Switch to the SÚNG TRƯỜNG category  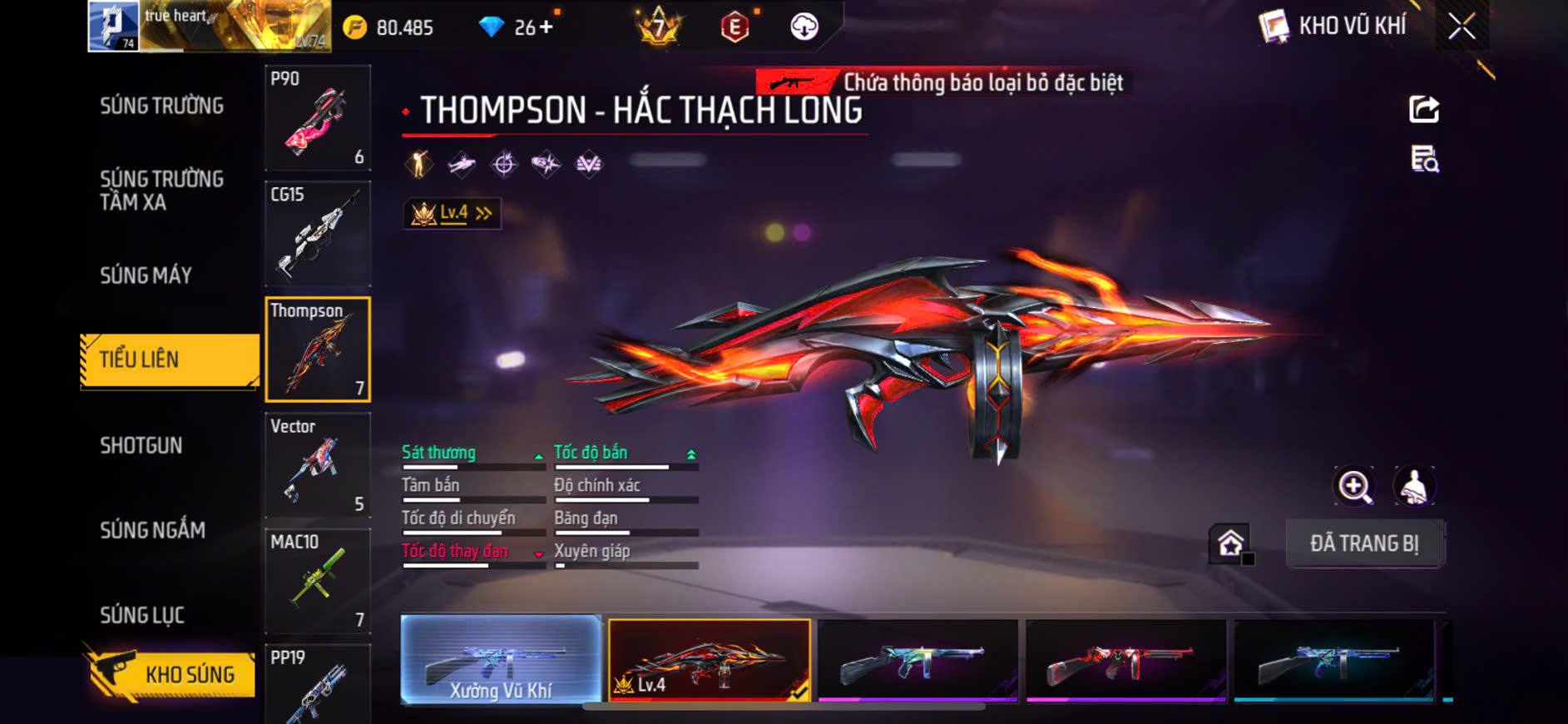[162, 106]
